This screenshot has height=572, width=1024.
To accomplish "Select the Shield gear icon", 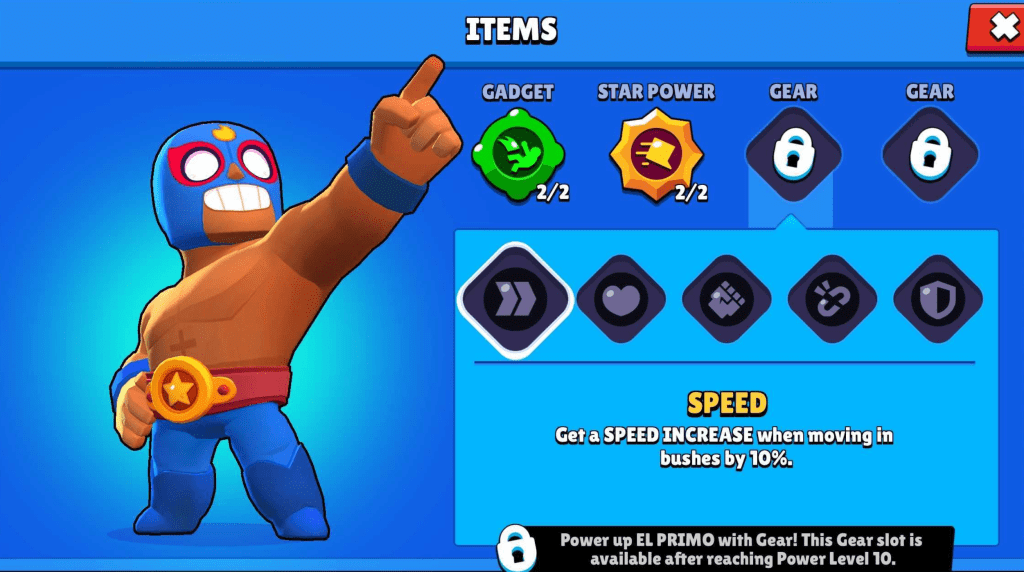I will [937, 299].
